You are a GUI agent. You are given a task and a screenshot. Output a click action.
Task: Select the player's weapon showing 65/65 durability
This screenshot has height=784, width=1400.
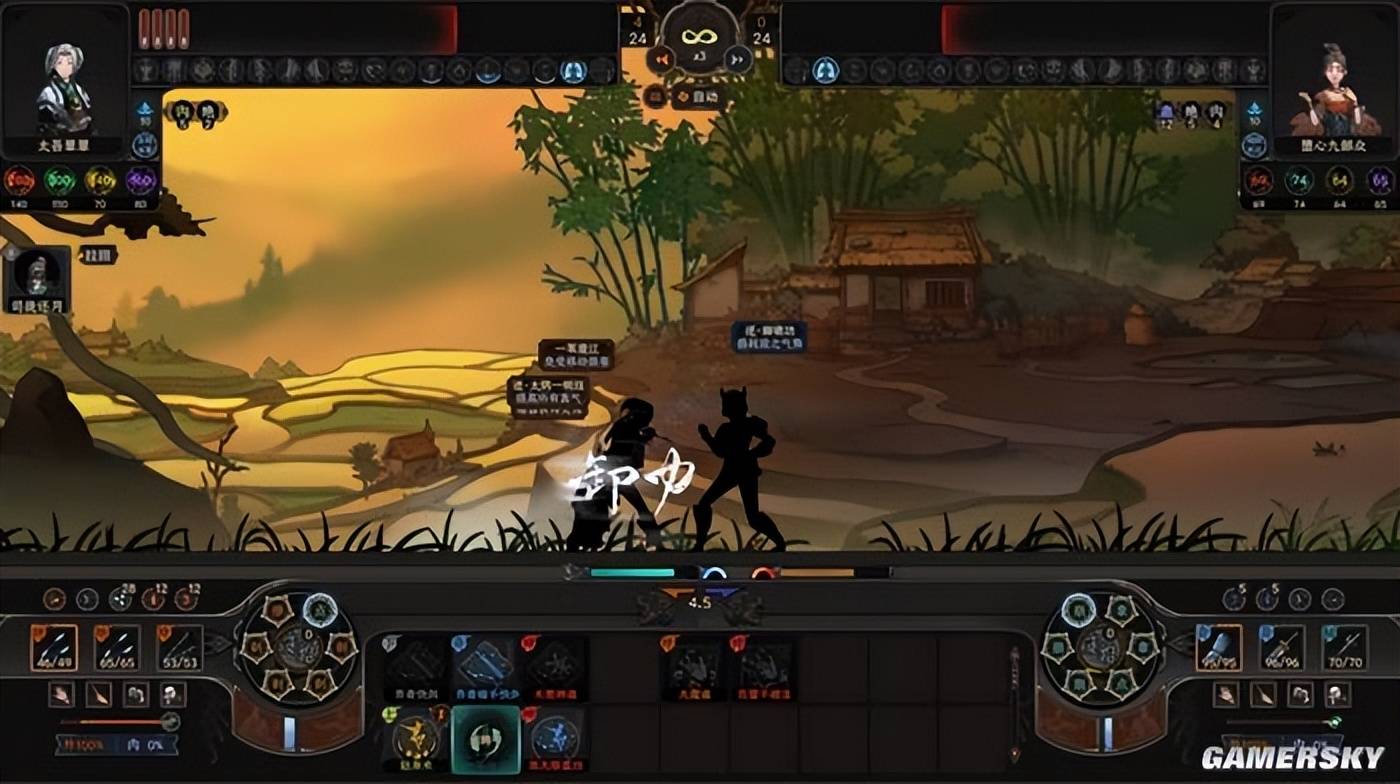116,648
